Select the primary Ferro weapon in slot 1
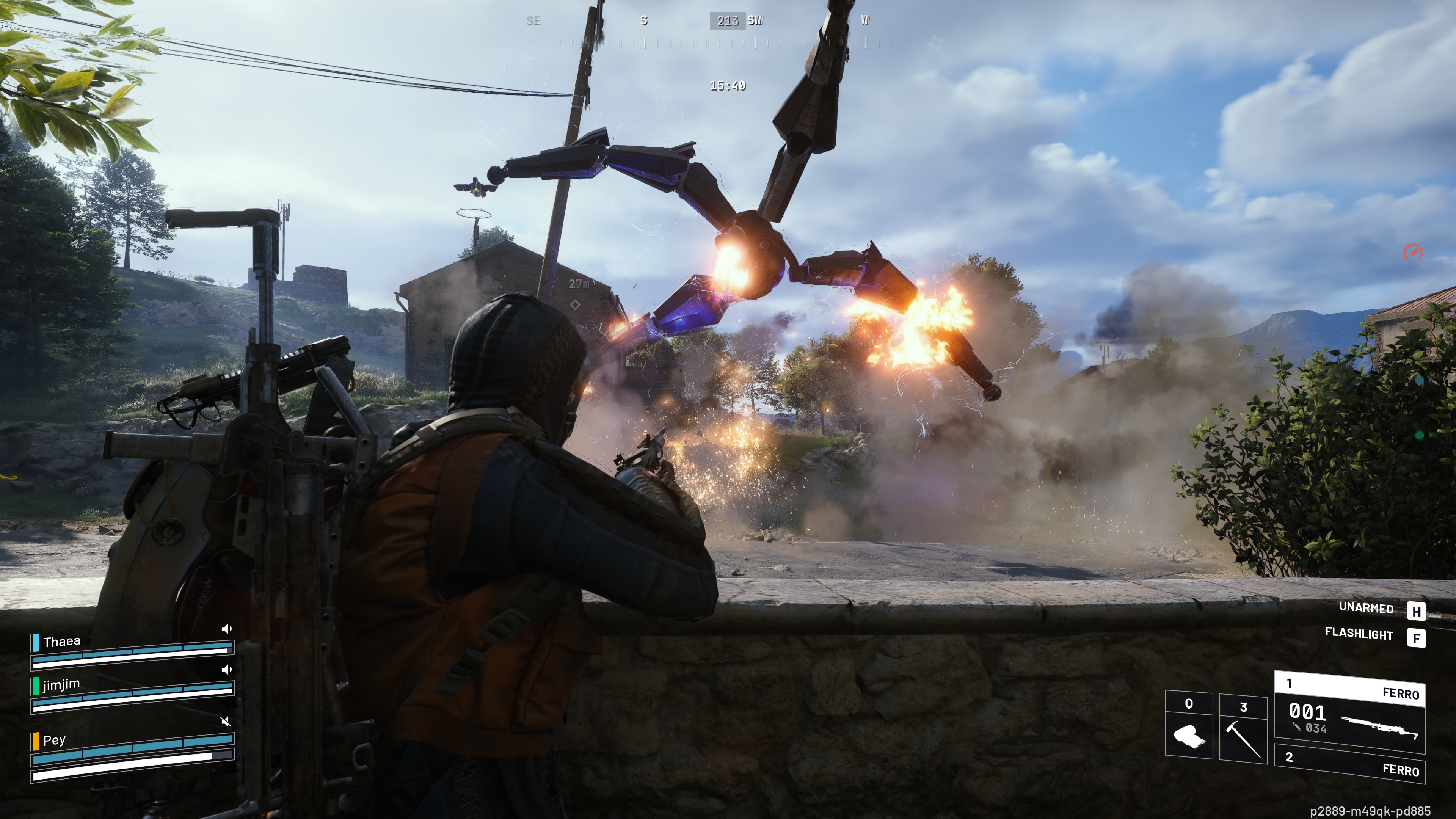1456x819 pixels. click(x=1349, y=712)
